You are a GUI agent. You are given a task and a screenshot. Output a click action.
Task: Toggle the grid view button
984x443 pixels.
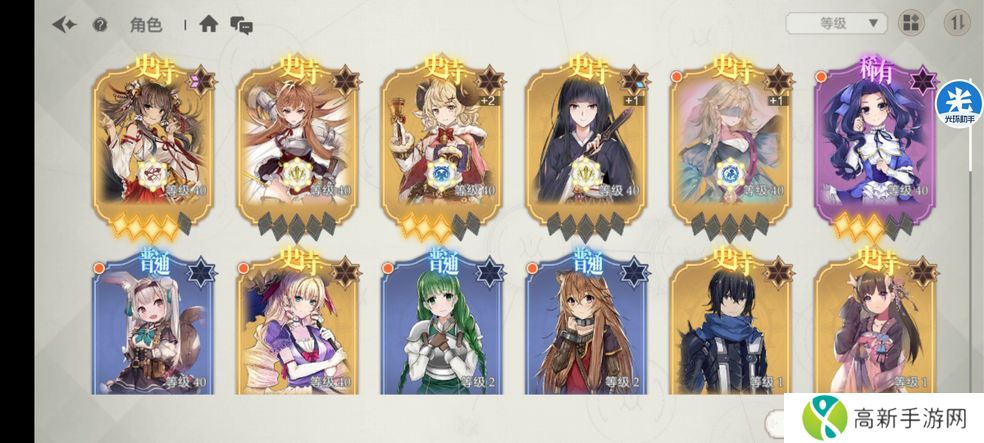point(911,23)
